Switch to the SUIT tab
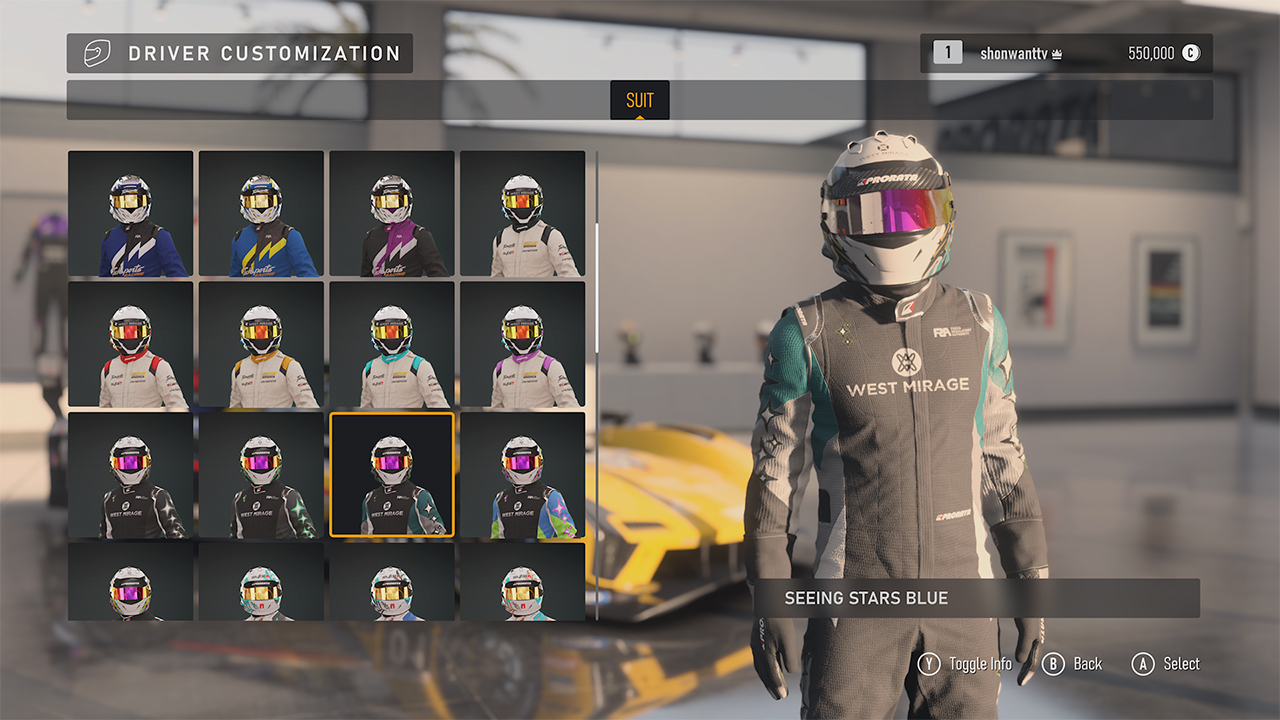The image size is (1280, 720). [x=639, y=100]
